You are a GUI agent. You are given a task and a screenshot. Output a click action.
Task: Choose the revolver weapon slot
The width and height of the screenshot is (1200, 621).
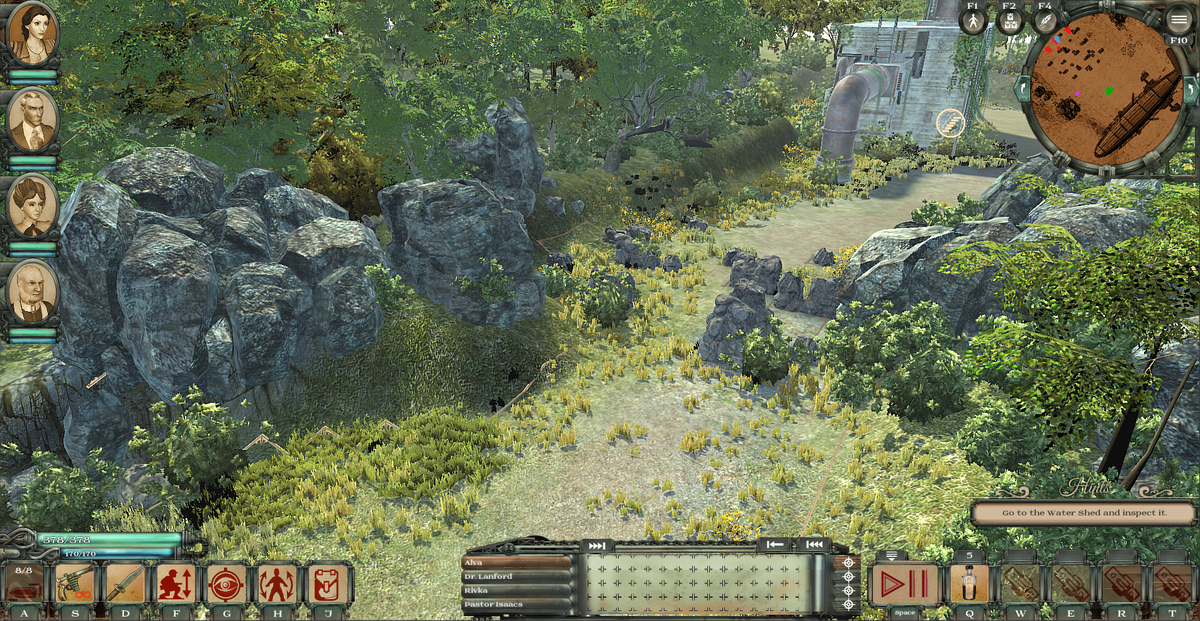pyautogui.click(x=75, y=583)
